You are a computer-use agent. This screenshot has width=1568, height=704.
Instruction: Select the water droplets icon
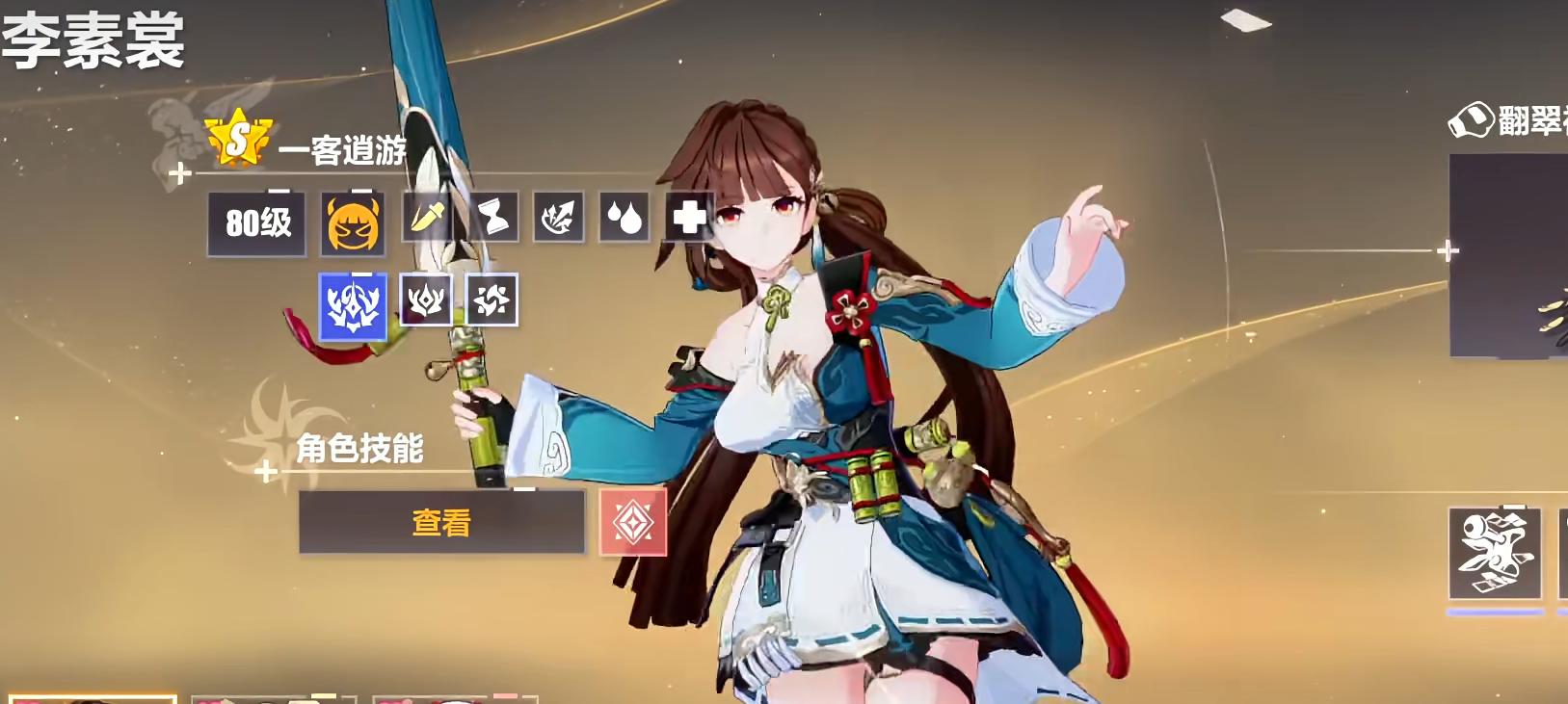pos(625,217)
